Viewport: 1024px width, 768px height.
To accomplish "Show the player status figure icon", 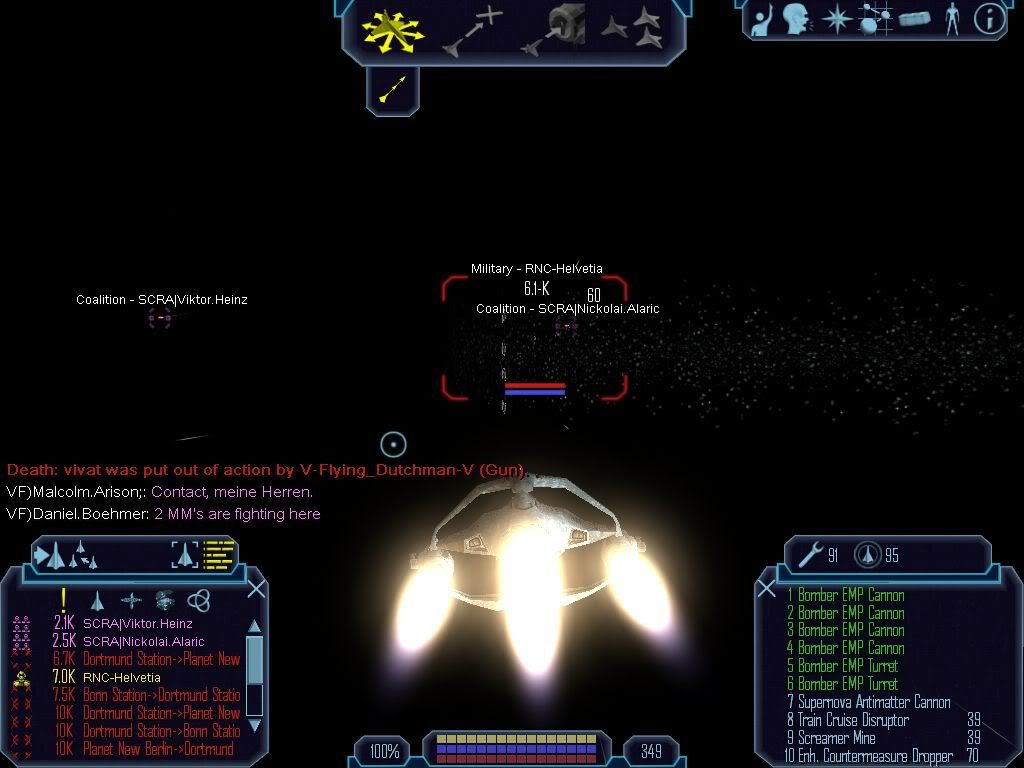I will click(x=952, y=18).
